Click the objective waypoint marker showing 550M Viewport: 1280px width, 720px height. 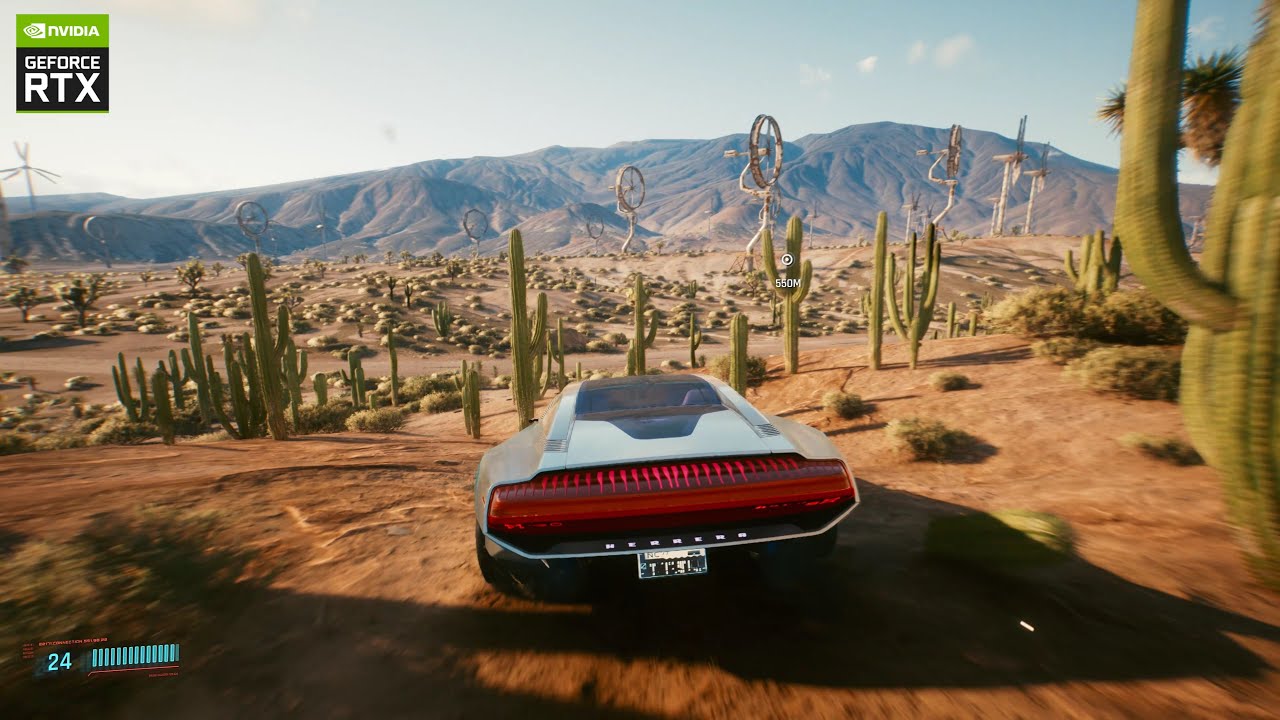coord(787,261)
